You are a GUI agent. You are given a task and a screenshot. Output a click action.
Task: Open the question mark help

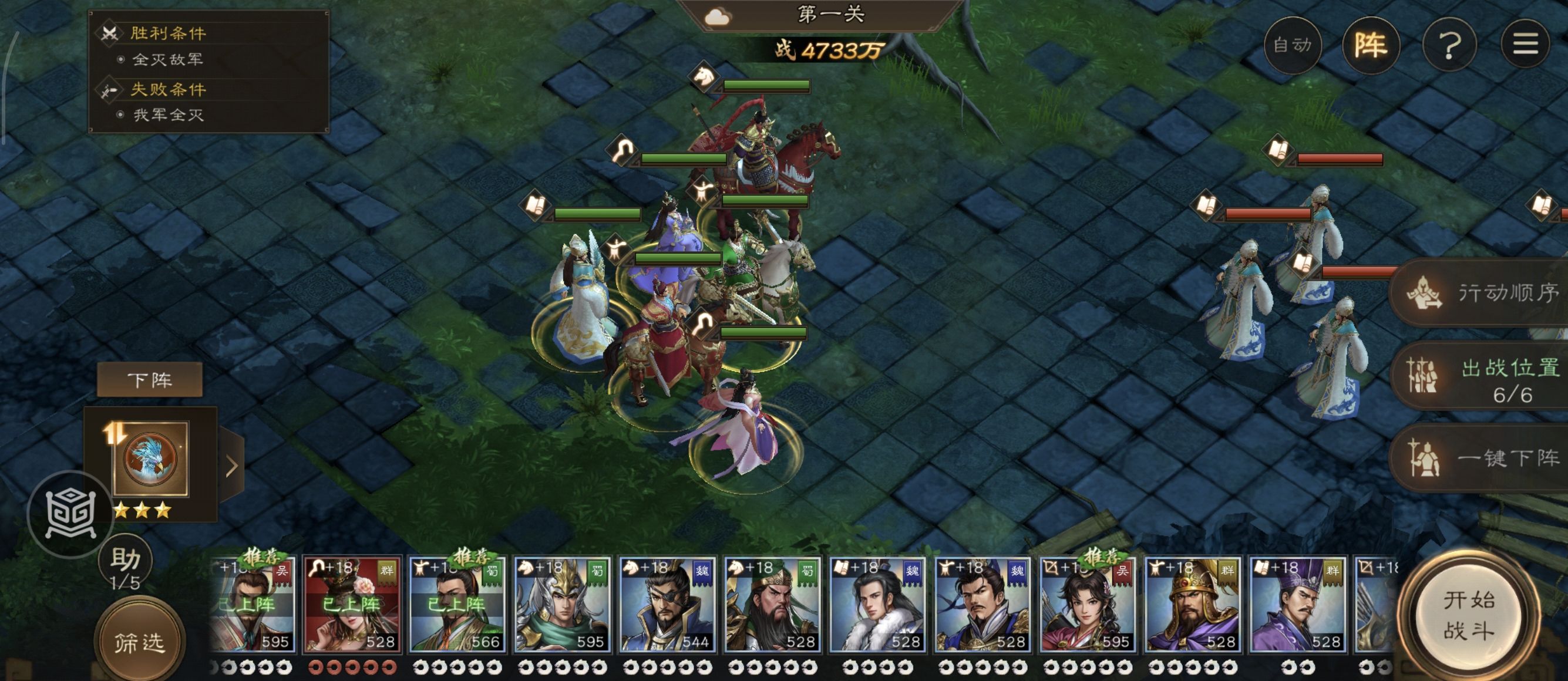(x=1449, y=45)
